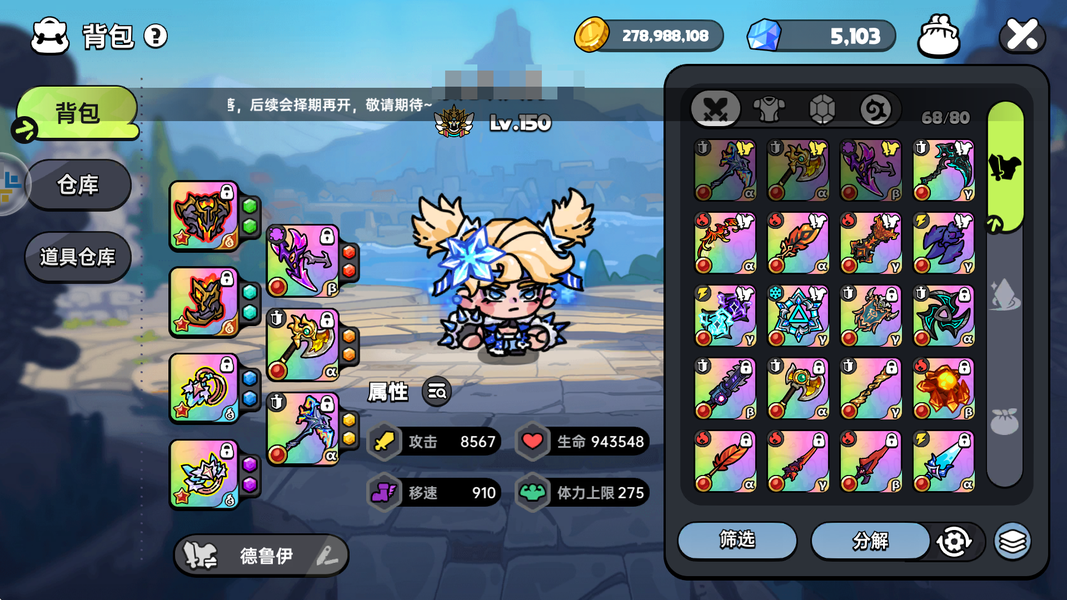This screenshot has height=600, width=1067.
Task: Select the red feather weapon item
Action: click(725, 462)
